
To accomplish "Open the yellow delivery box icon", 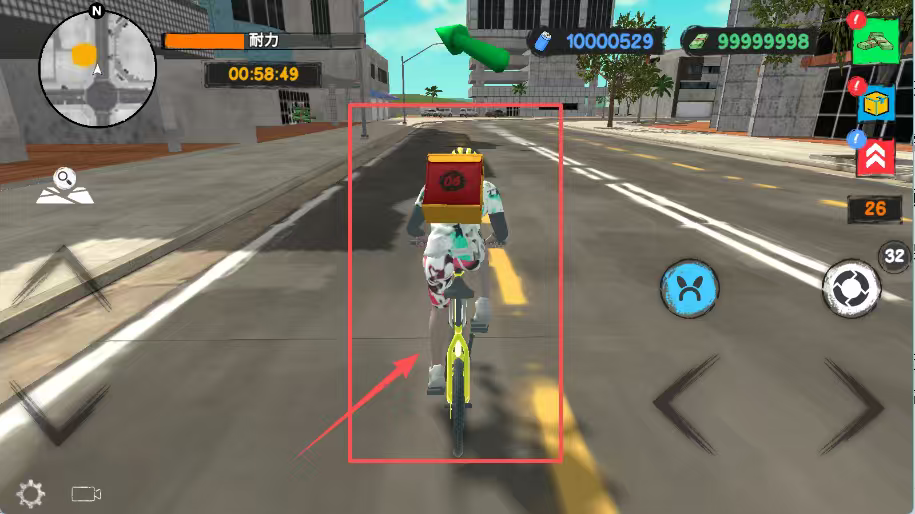I will click(876, 101).
